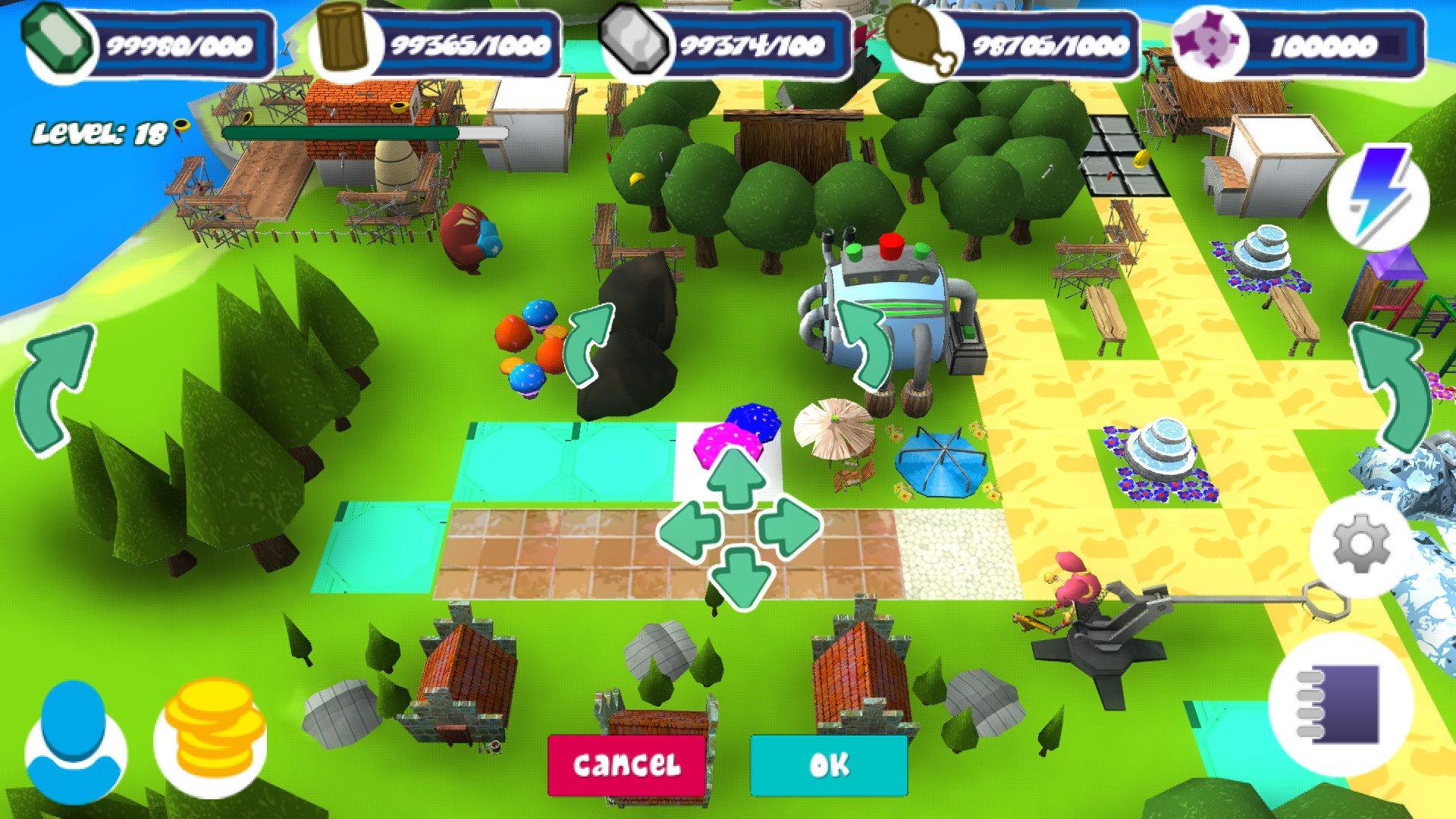
Task: Open the stone resource counter
Action: 632,38
